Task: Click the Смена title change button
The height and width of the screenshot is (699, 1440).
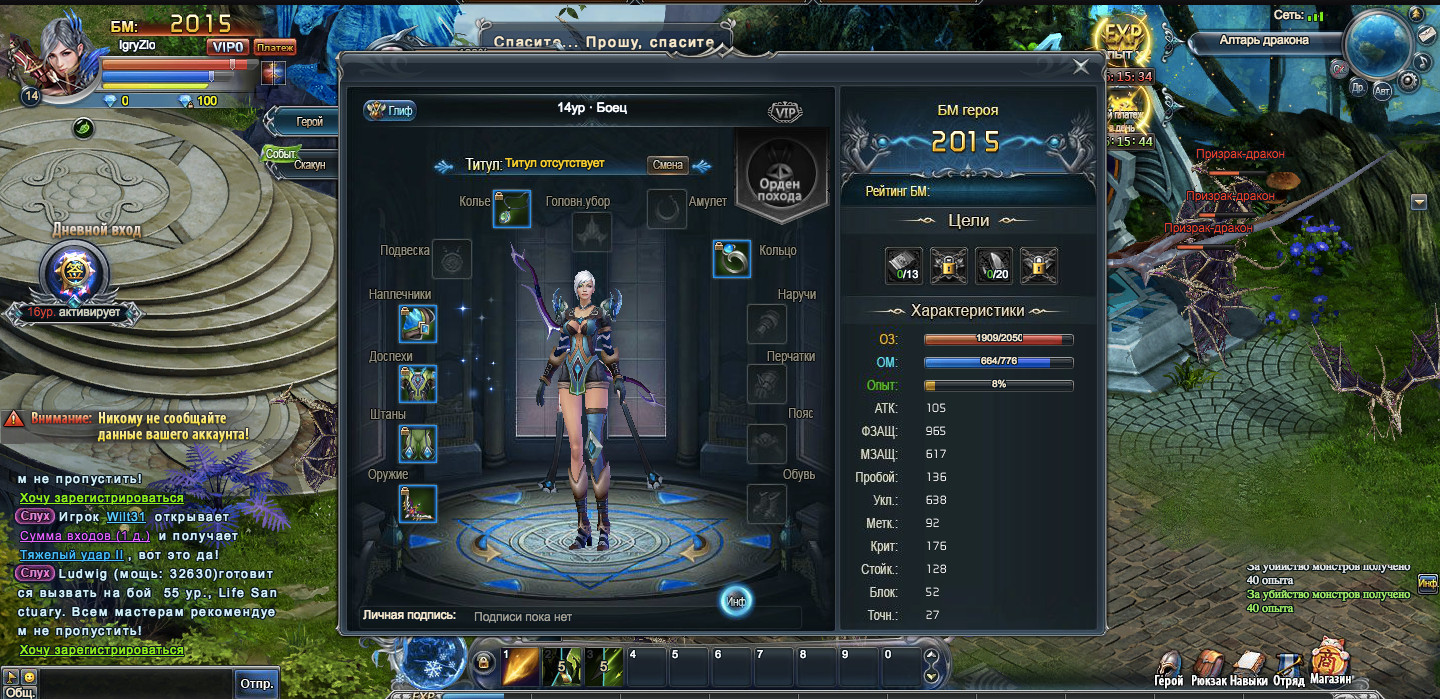Action: click(x=667, y=165)
